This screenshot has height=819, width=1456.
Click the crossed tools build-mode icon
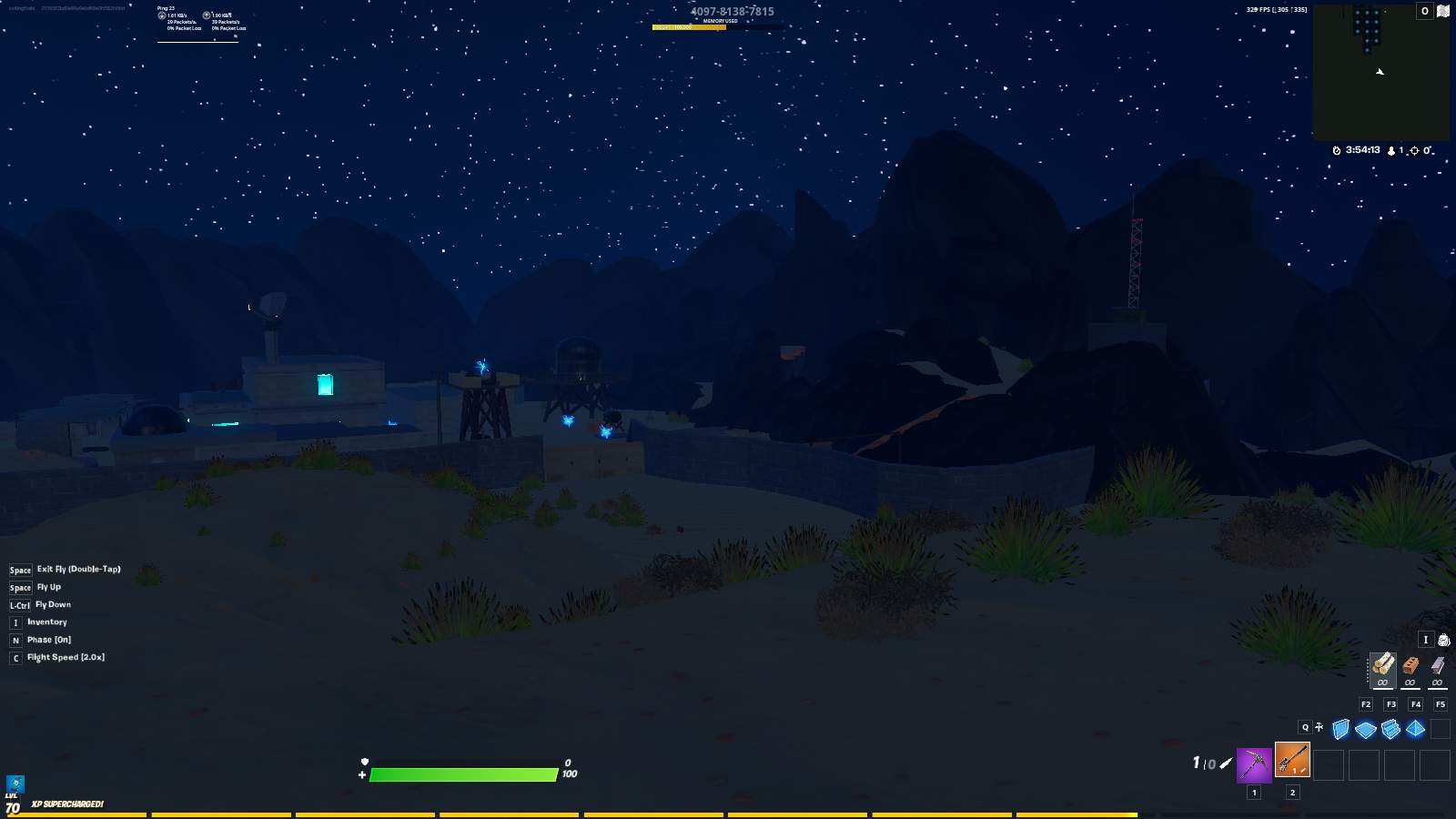[x=1319, y=727]
